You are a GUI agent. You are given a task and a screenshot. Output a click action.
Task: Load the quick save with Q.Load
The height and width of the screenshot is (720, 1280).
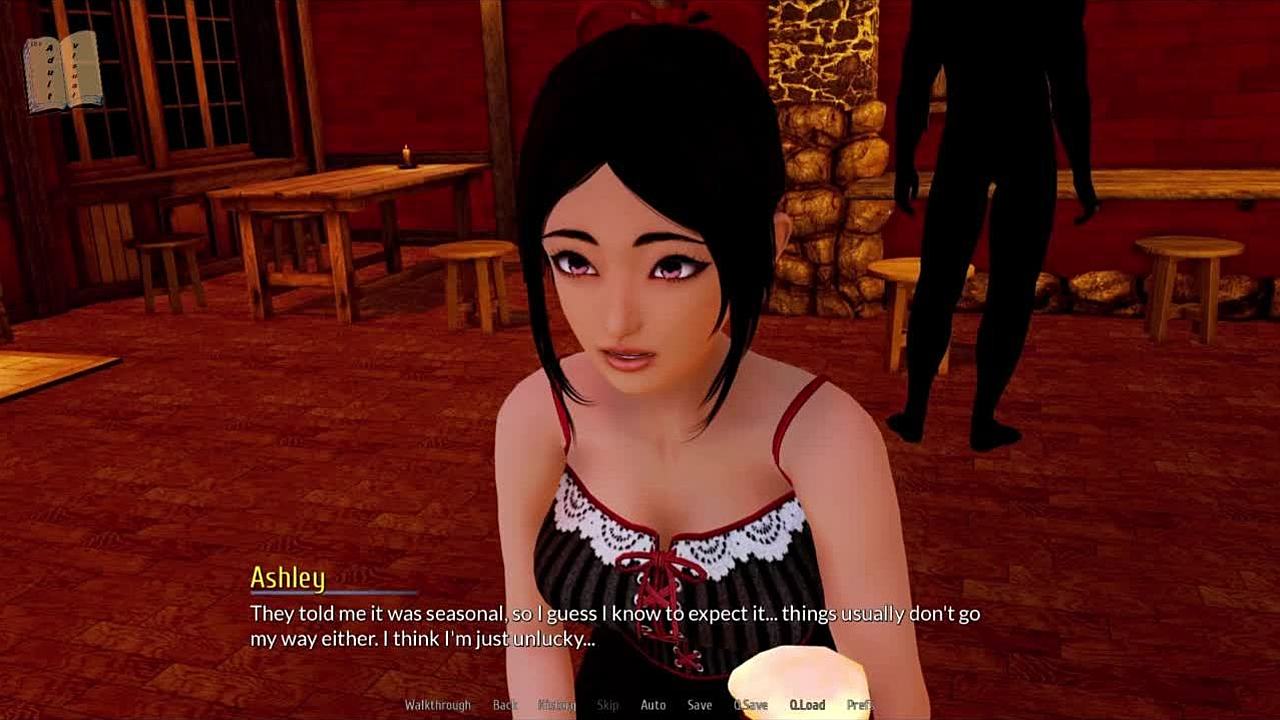tap(807, 705)
